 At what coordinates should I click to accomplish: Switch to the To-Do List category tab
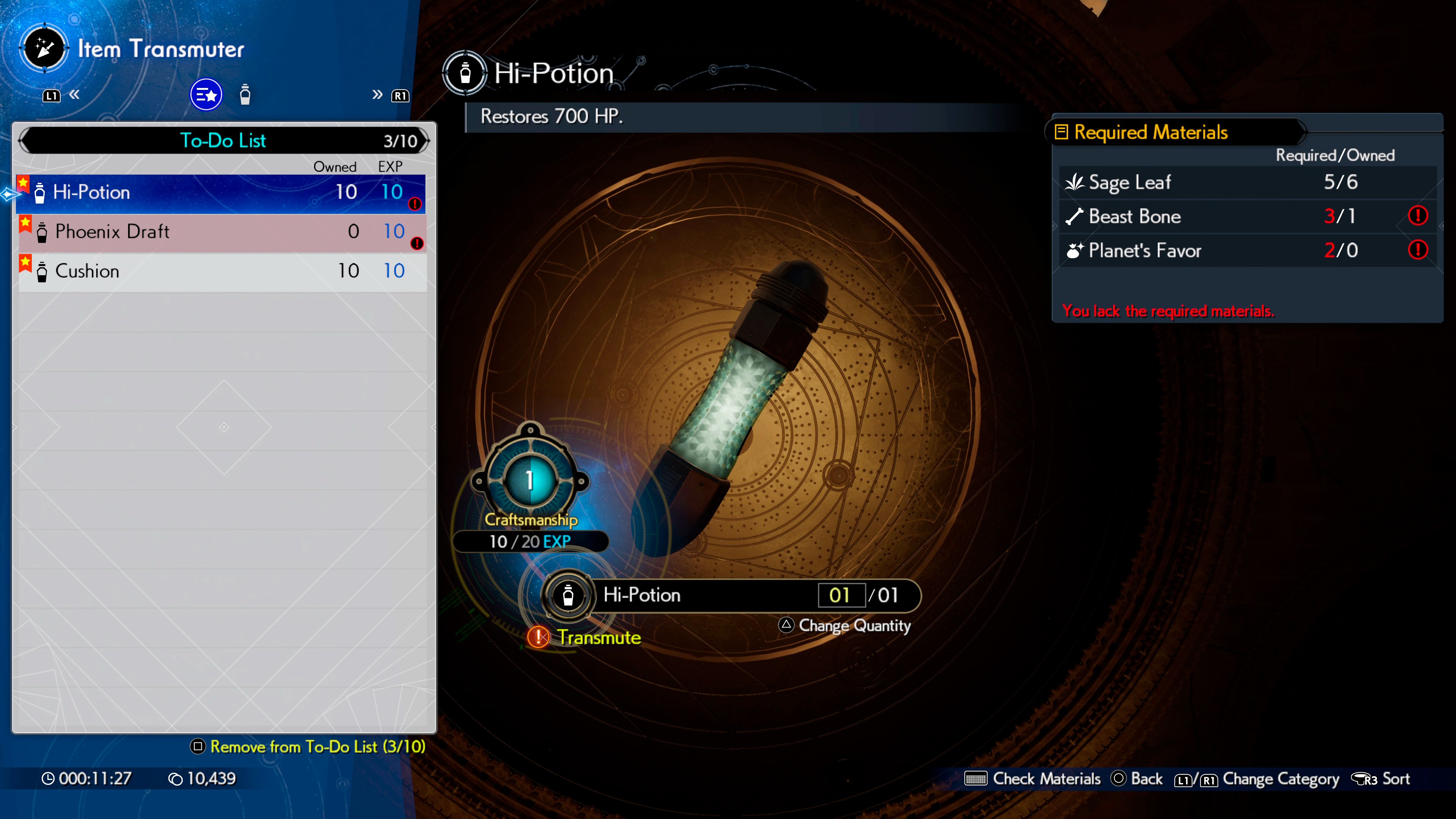coord(206,95)
